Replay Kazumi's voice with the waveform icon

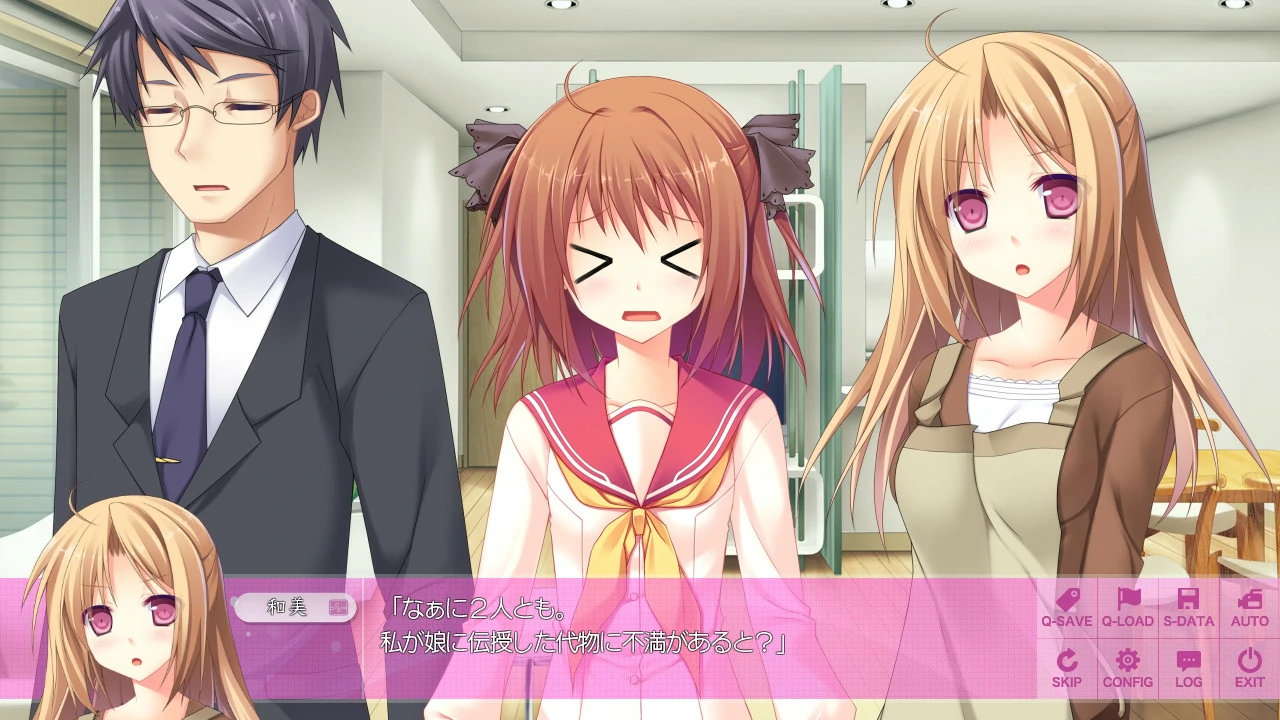click(339, 606)
